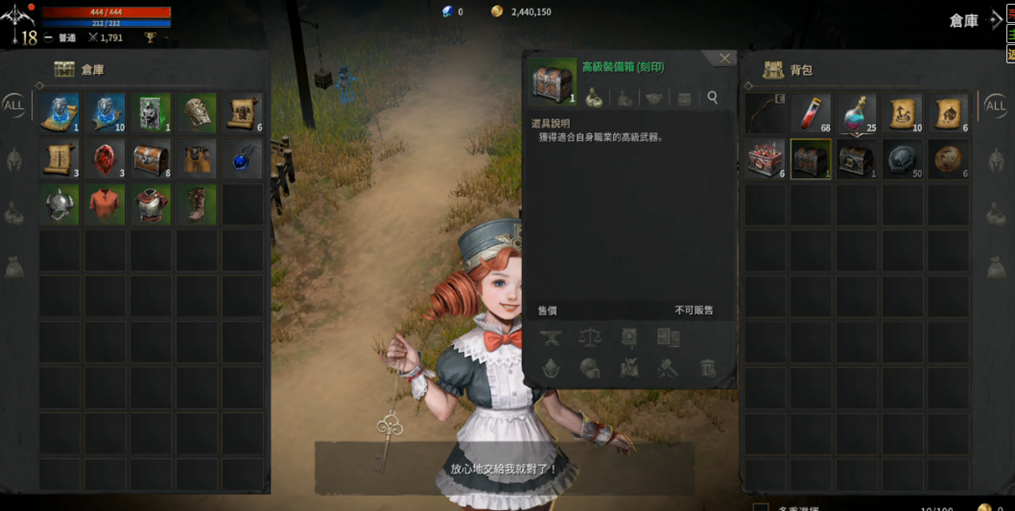Filter backpack by helmet equipment tab
Image resolution: width=1015 pixels, height=511 pixels.
[996, 159]
